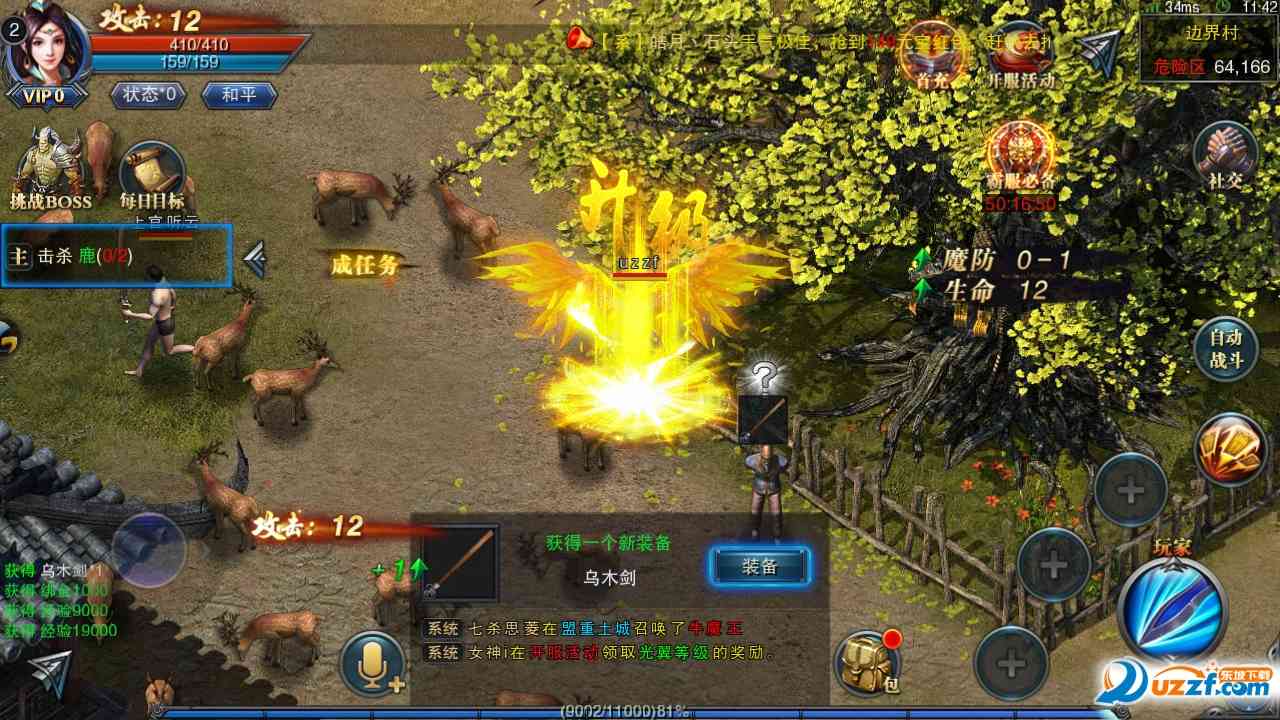Open the backpack bag icon
This screenshot has height=720, width=1280.
[867, 662]
